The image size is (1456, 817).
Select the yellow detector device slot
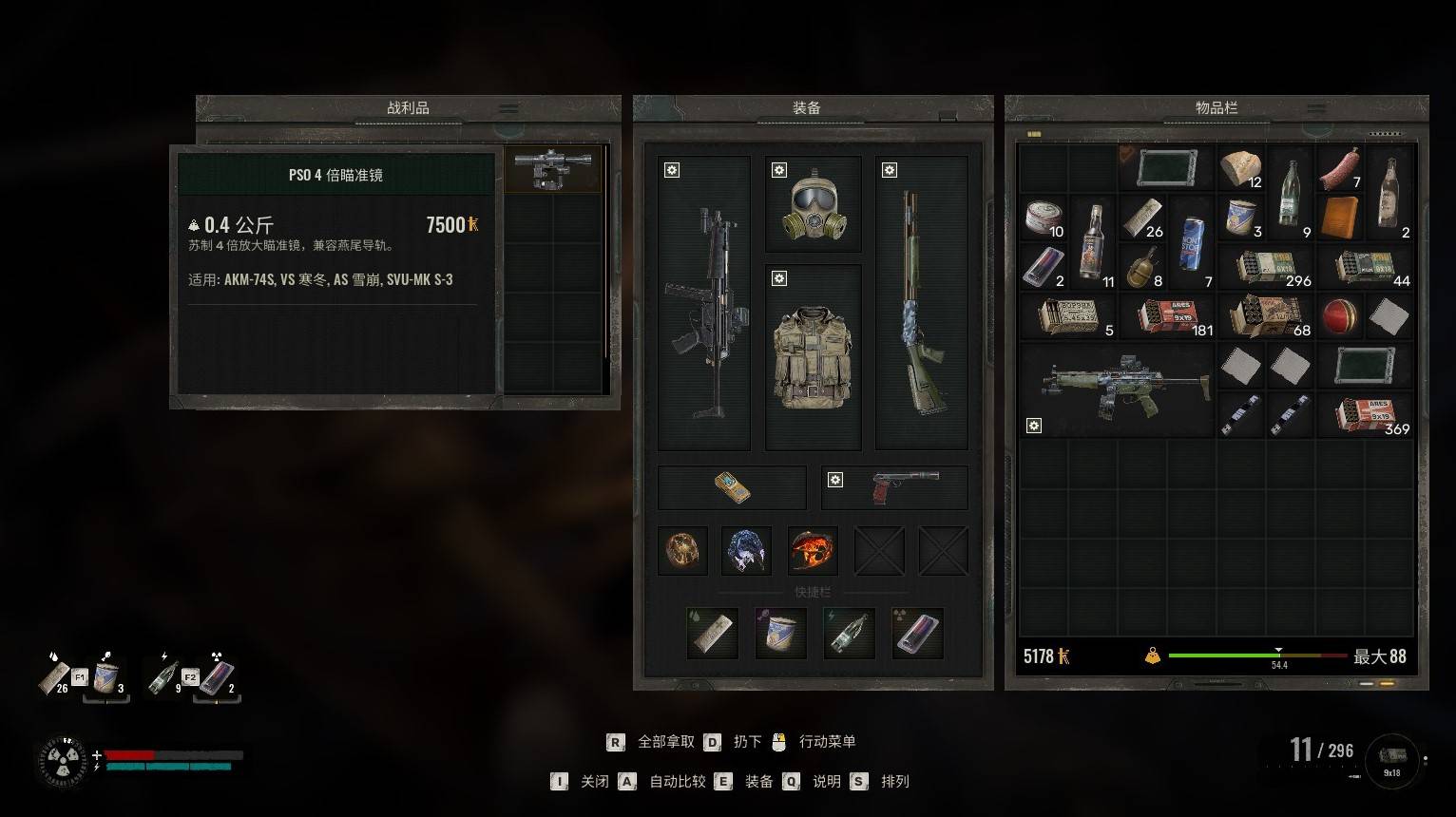732,487
